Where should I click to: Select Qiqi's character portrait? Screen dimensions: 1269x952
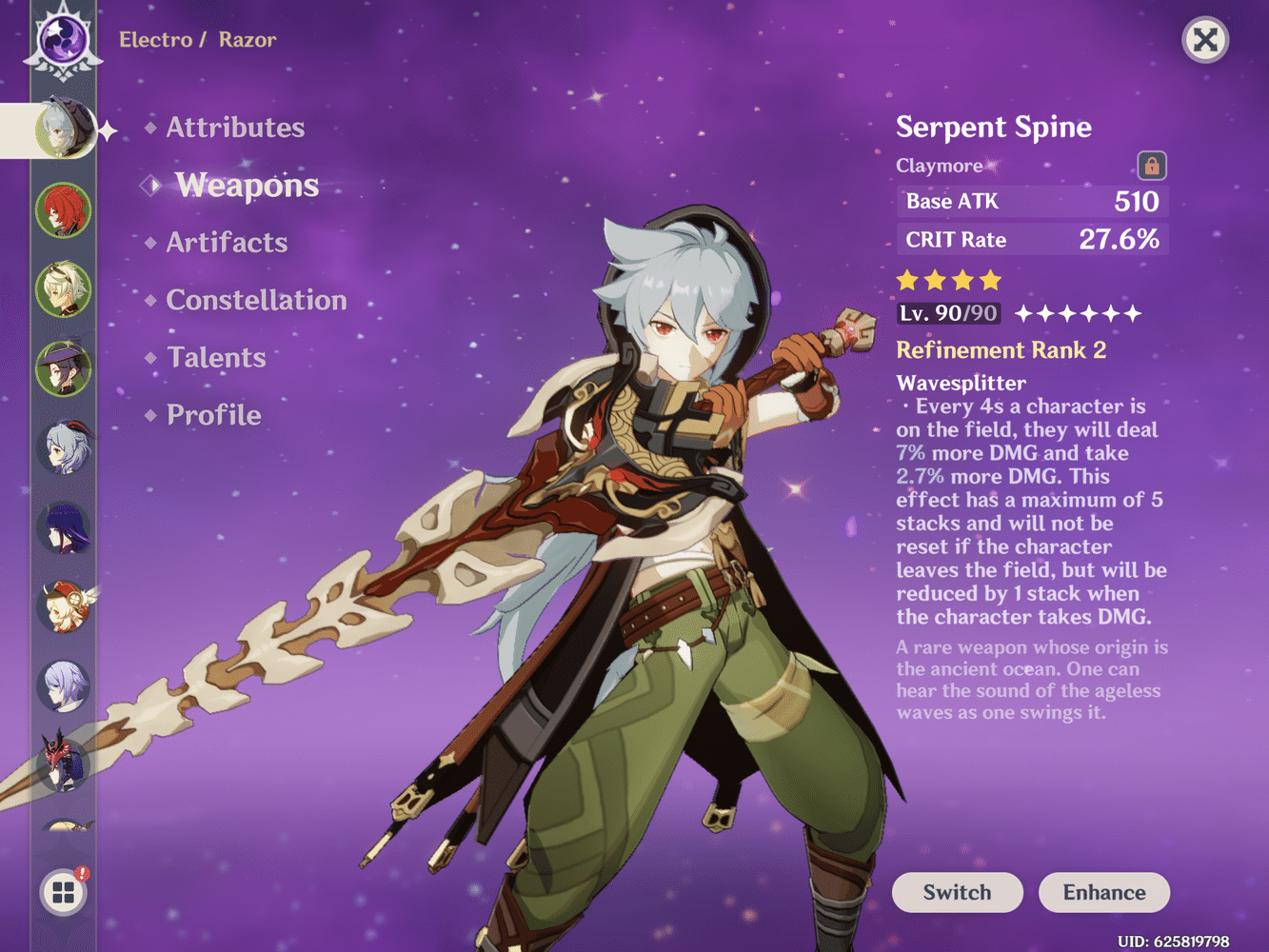click(x=62, y=685)
